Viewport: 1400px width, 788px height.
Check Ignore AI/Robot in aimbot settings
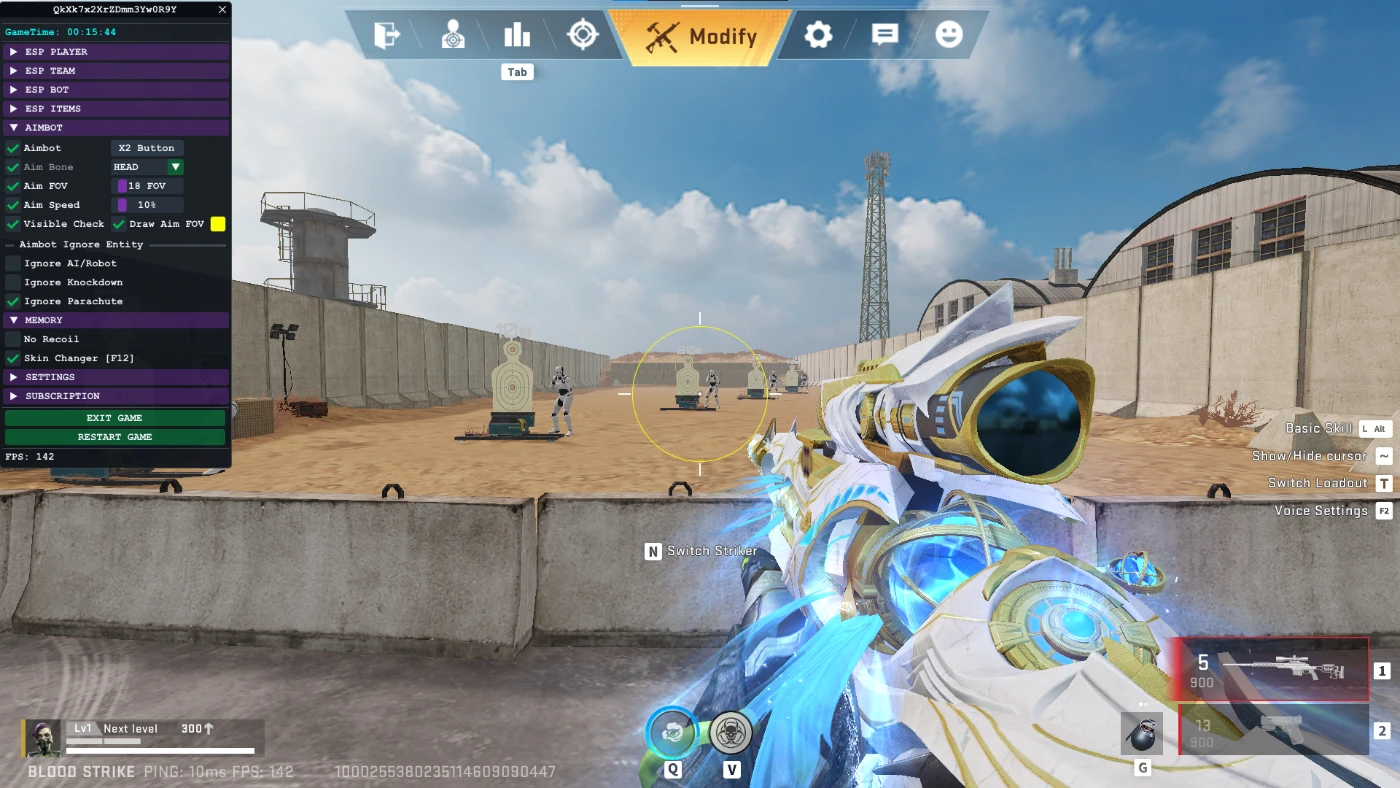click(11, 263)
